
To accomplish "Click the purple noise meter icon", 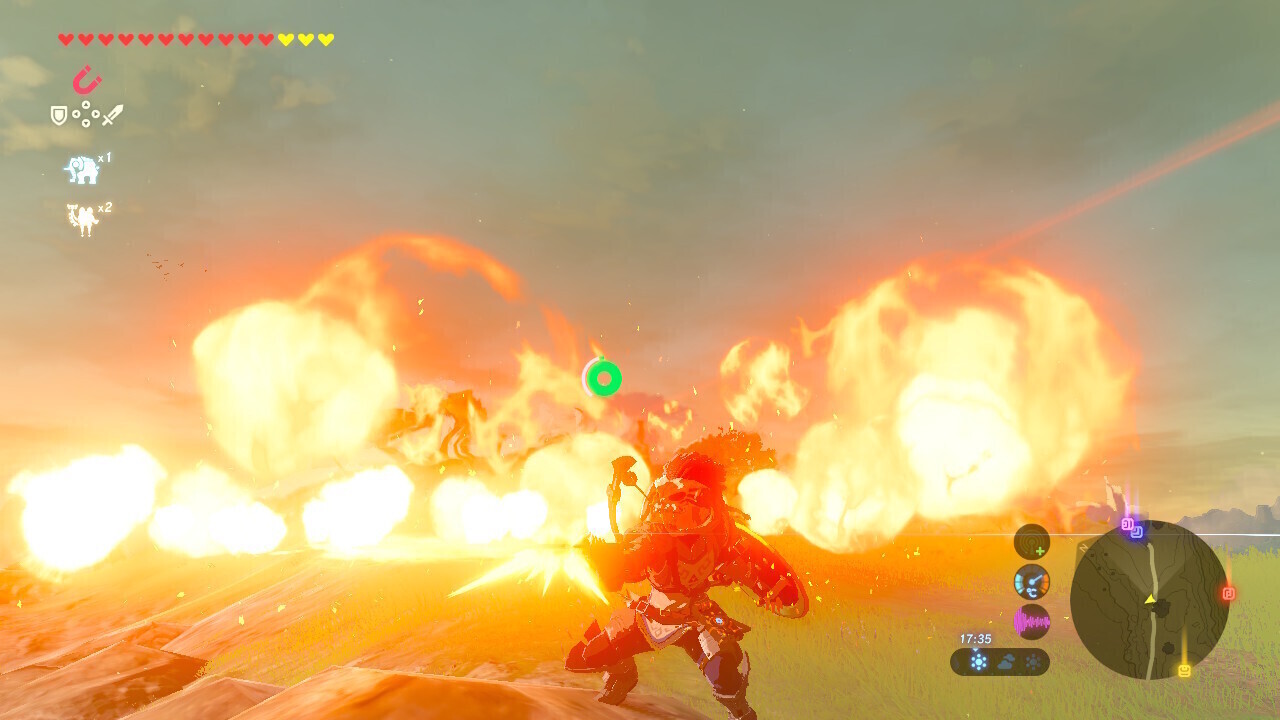I will point(1032,622).
